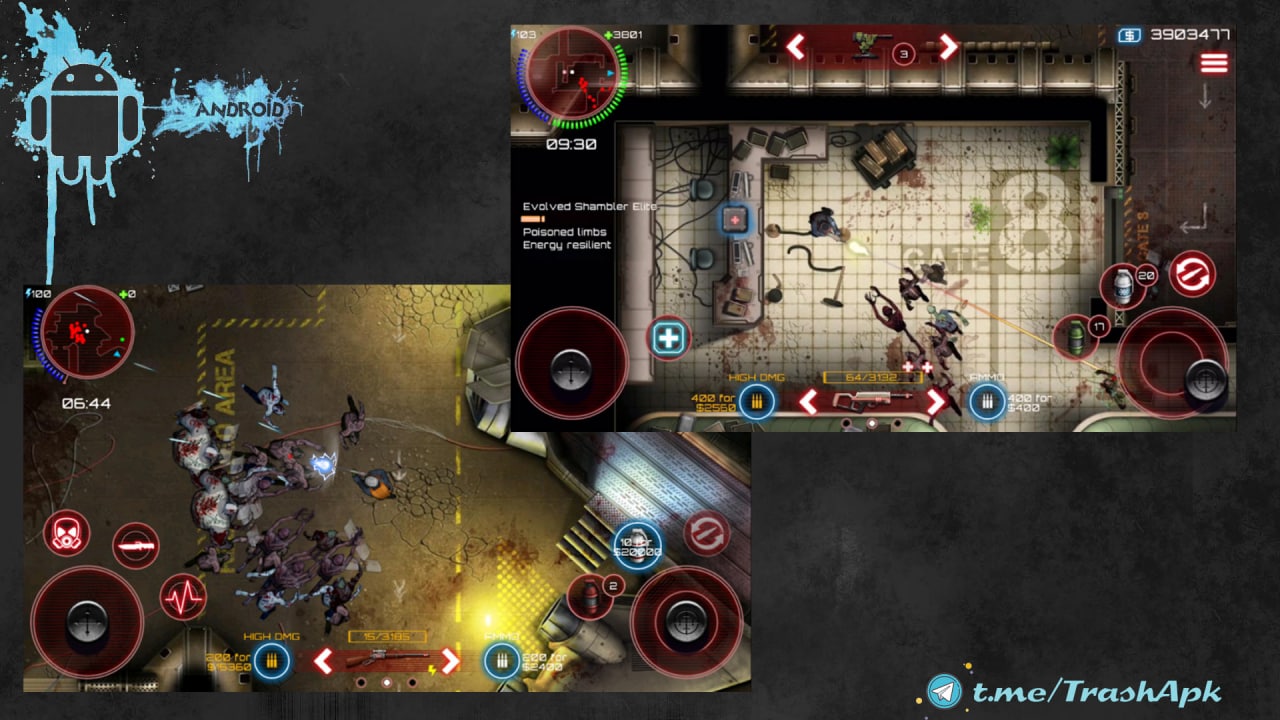Buy 200 high damage rounds for $5360
Screen dimensions: 1280x720
[x=270, y=660]
